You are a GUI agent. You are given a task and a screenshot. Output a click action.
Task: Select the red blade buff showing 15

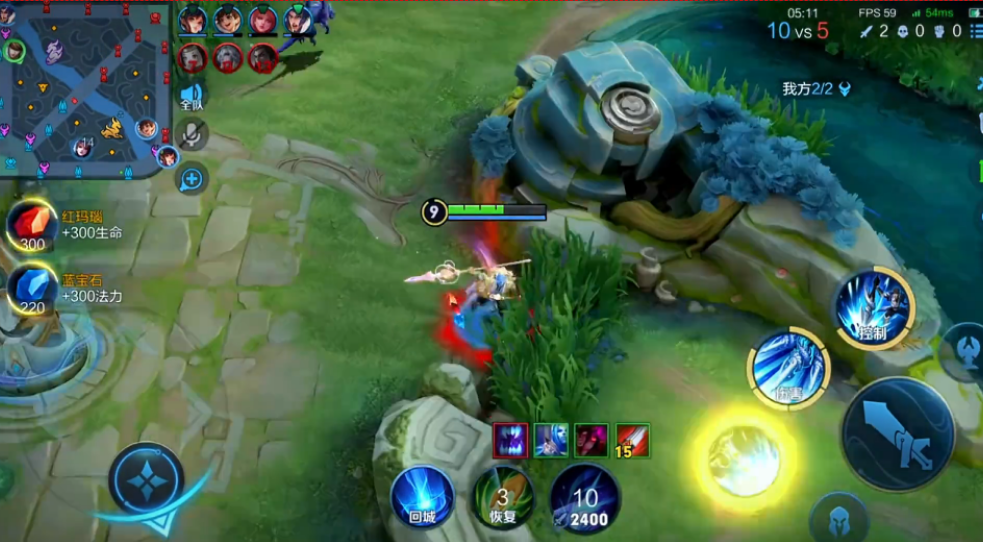[x=632, y=440]
